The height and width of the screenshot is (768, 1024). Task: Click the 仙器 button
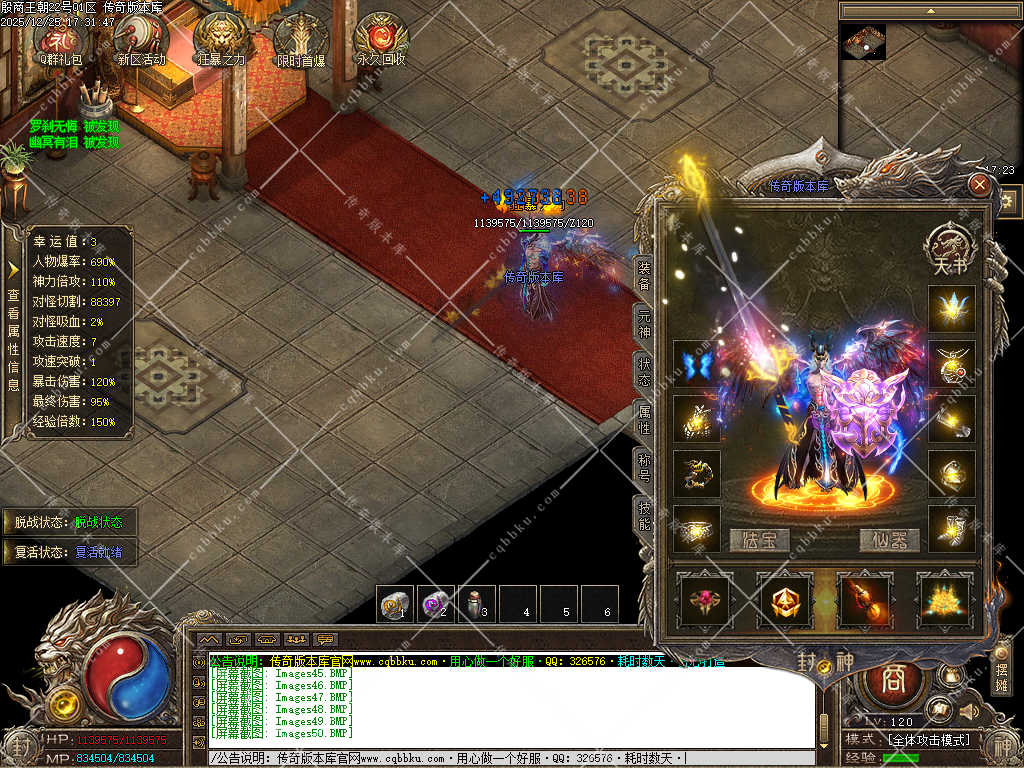coord(889,541)
